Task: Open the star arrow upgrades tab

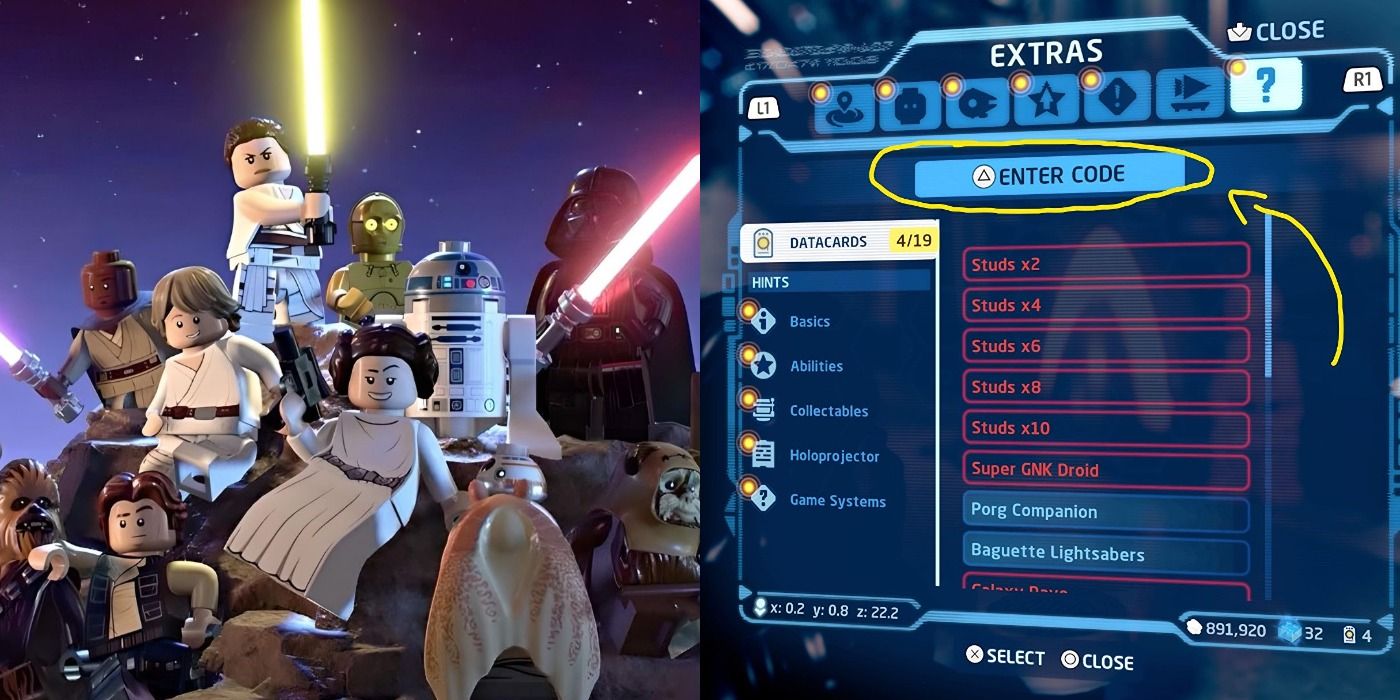Action: click(x=1046, y=102)
